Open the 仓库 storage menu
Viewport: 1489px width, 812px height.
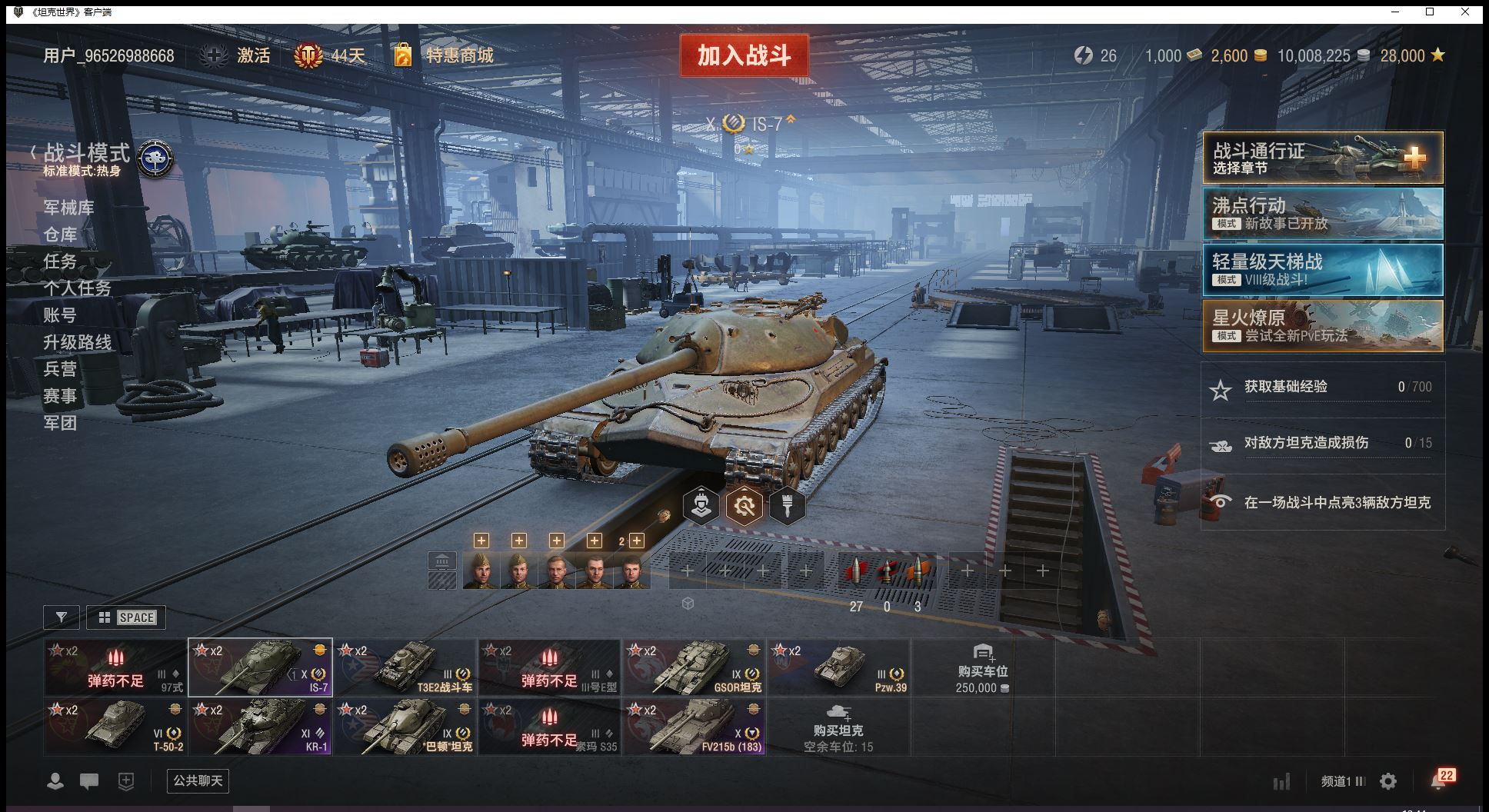(60, 235)
